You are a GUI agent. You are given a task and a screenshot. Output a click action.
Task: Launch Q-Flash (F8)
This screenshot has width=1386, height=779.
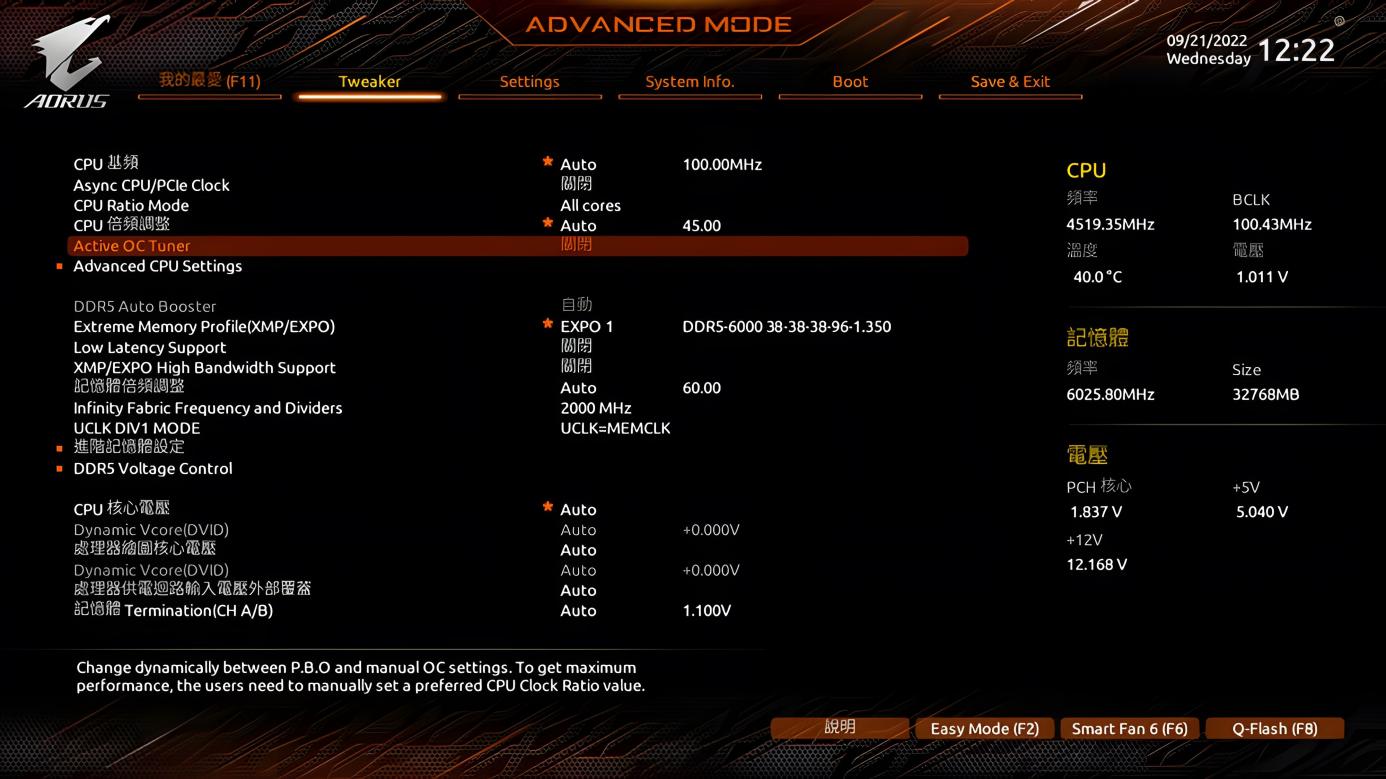1275,728
